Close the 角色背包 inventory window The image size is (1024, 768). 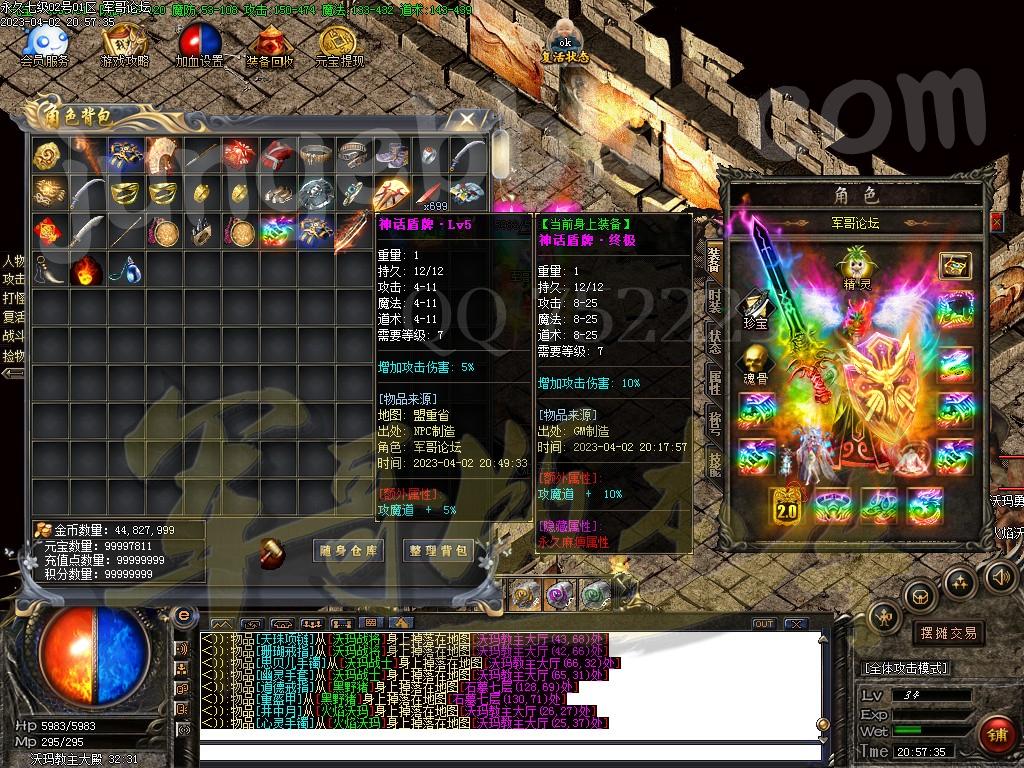click(467, 119)
